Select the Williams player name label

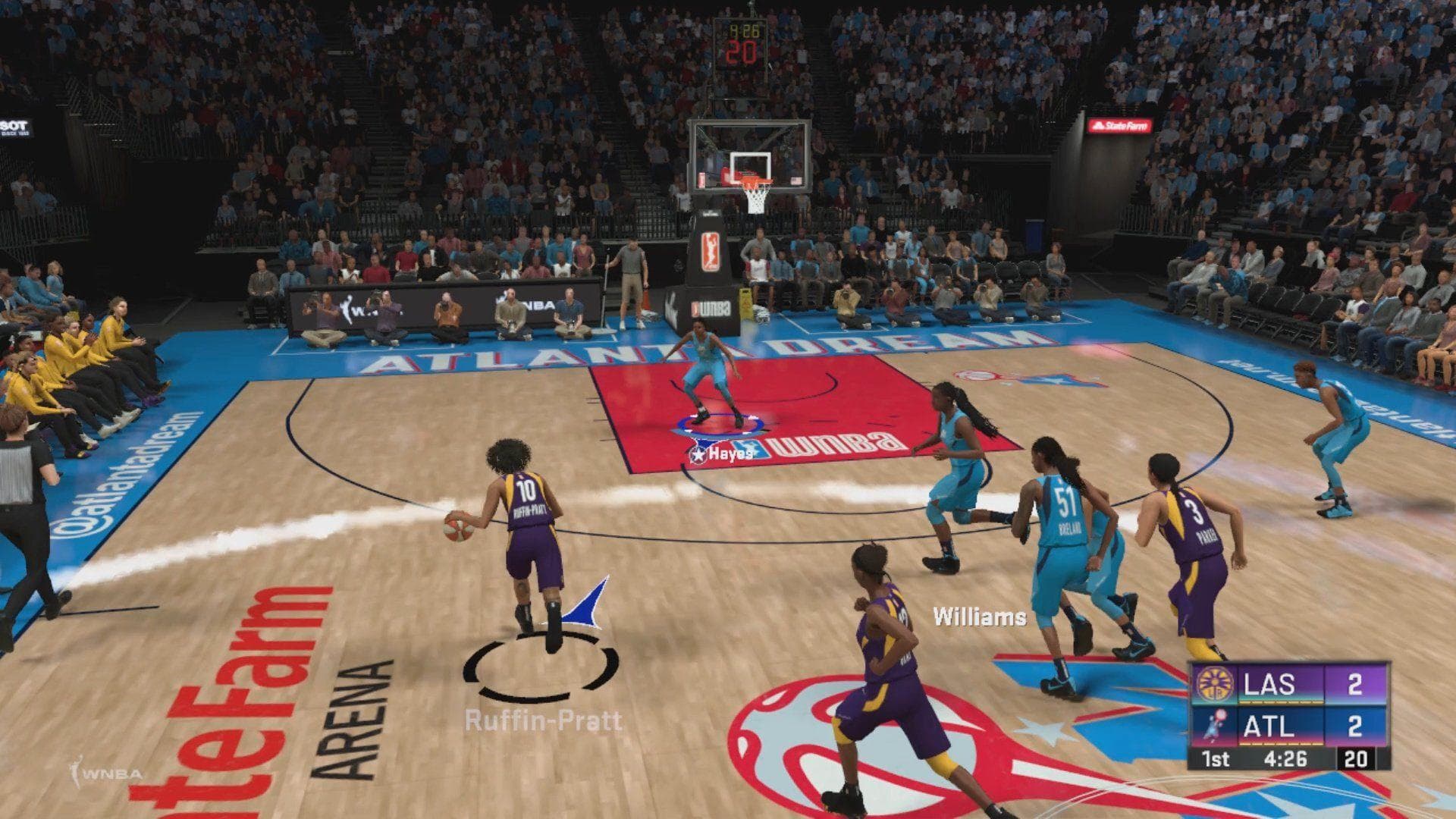tap(979, 617)
